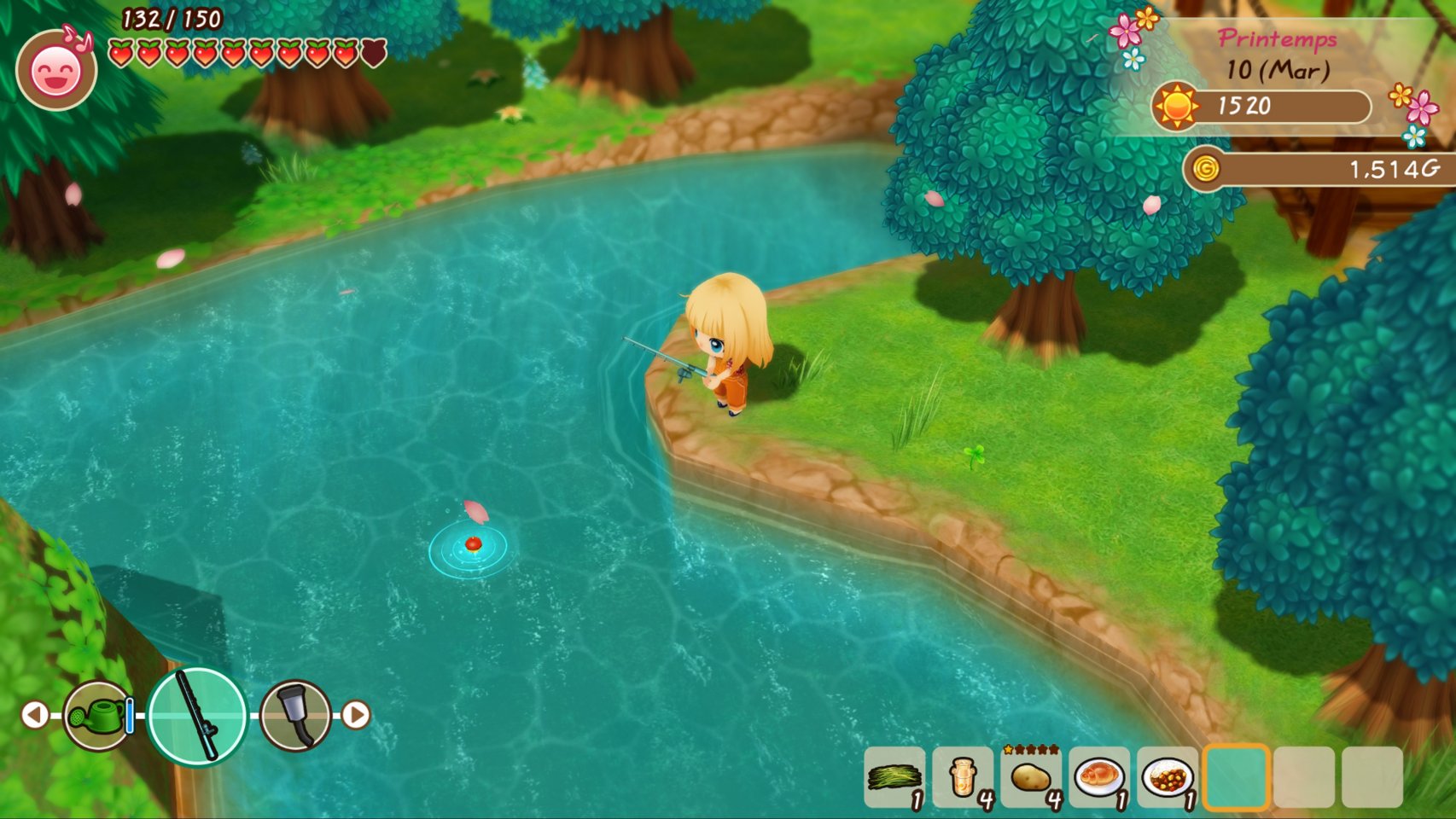Cycle tools with the right arrow

[356, 715]
